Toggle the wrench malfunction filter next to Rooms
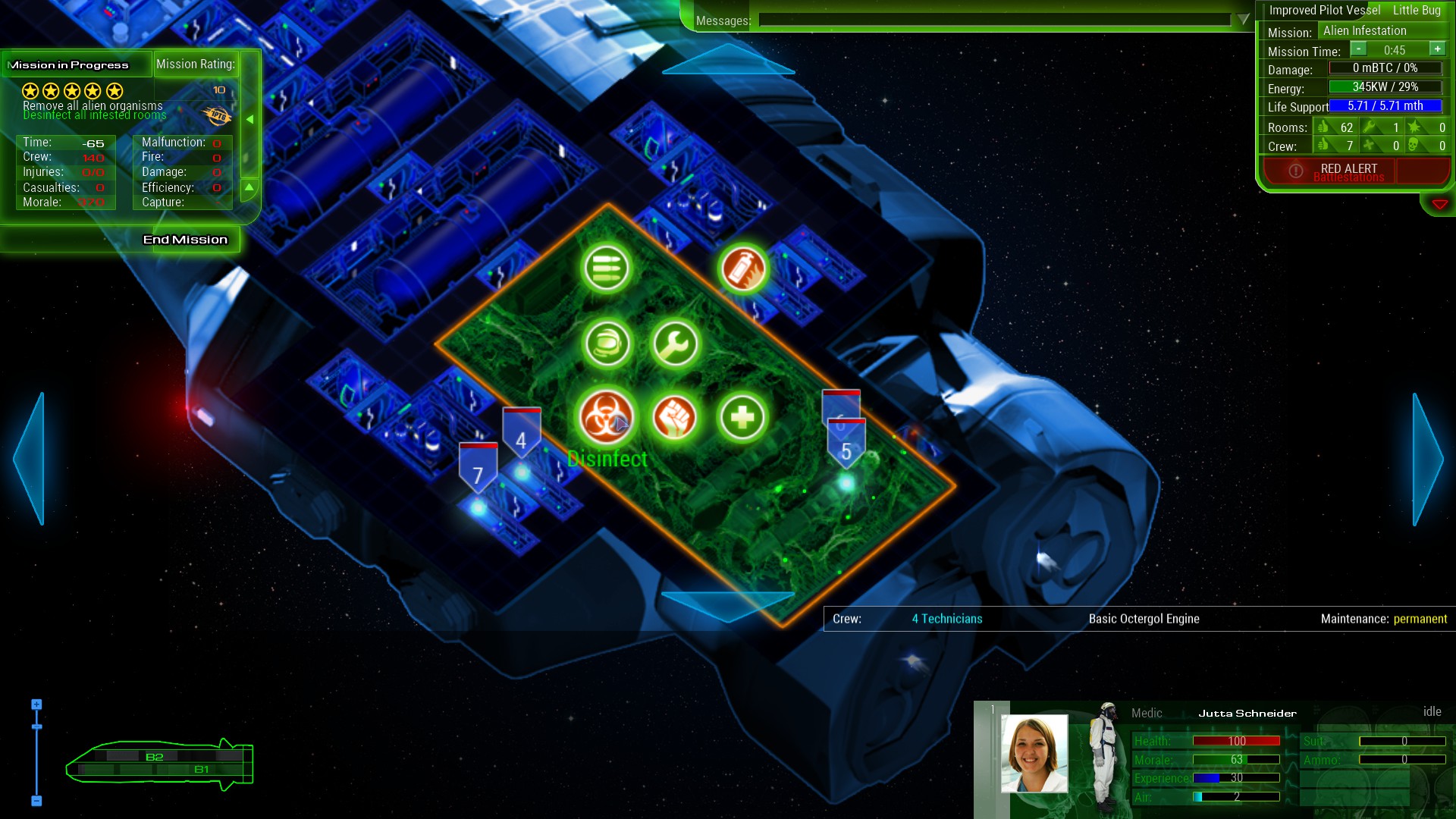The width and height of the screenshot is (1456, 819). [x=1367, y=127]
